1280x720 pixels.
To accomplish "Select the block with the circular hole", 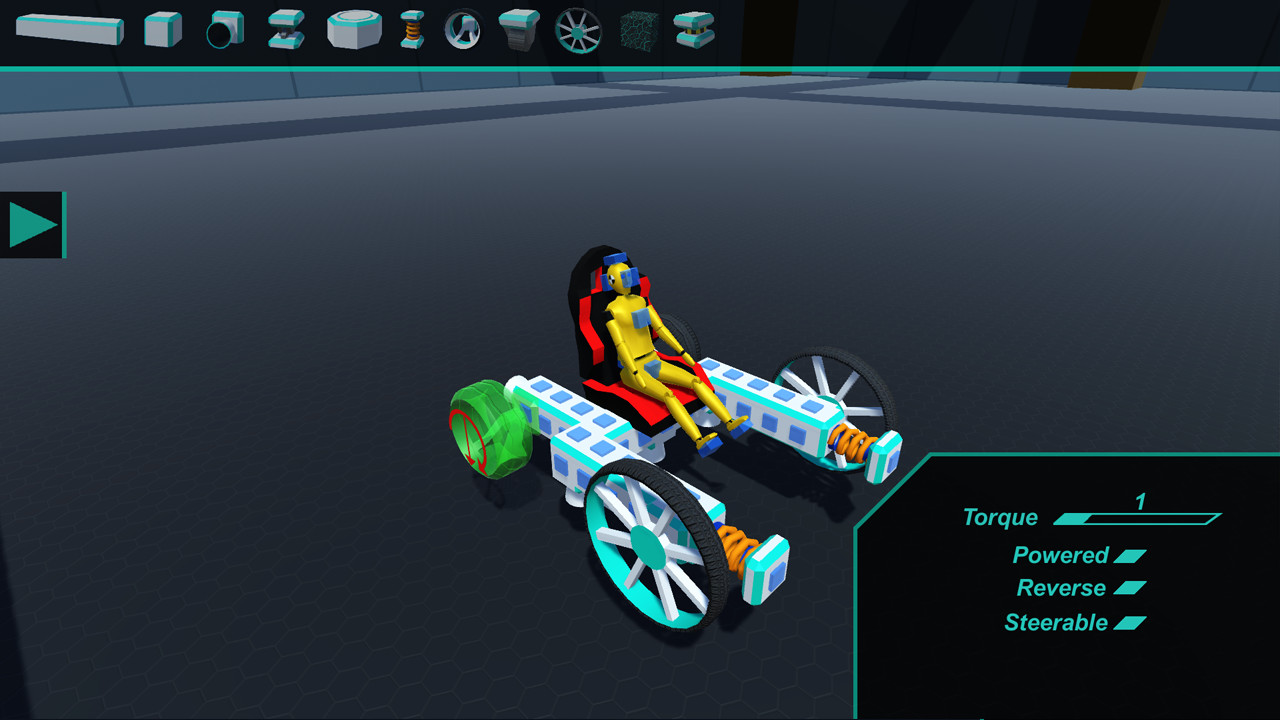I will pos(222,28).
